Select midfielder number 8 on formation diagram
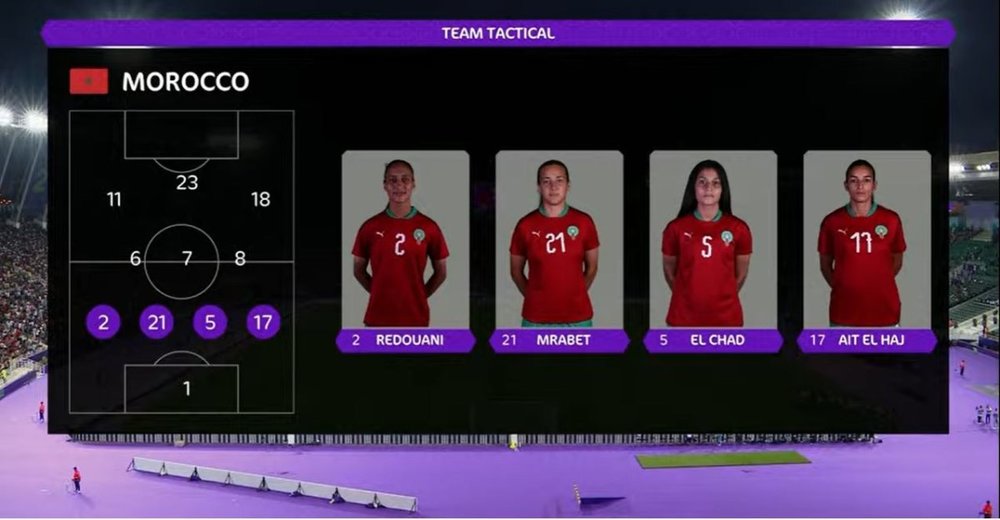The image size is (1000, 520). [x=240, y=259]
